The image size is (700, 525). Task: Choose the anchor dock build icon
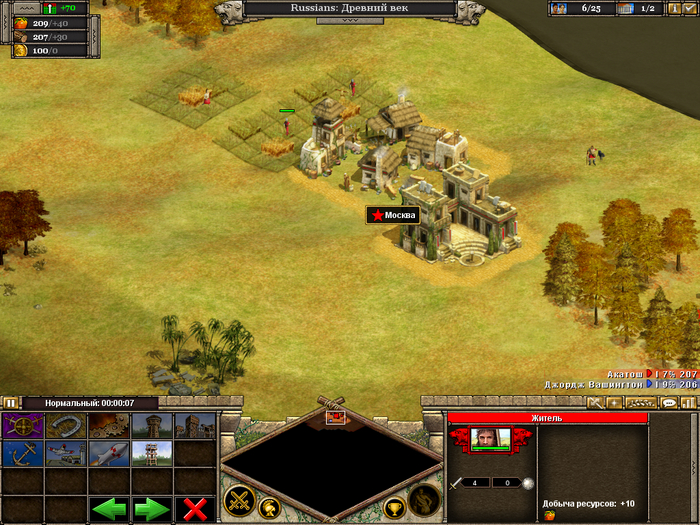point(22,453)
